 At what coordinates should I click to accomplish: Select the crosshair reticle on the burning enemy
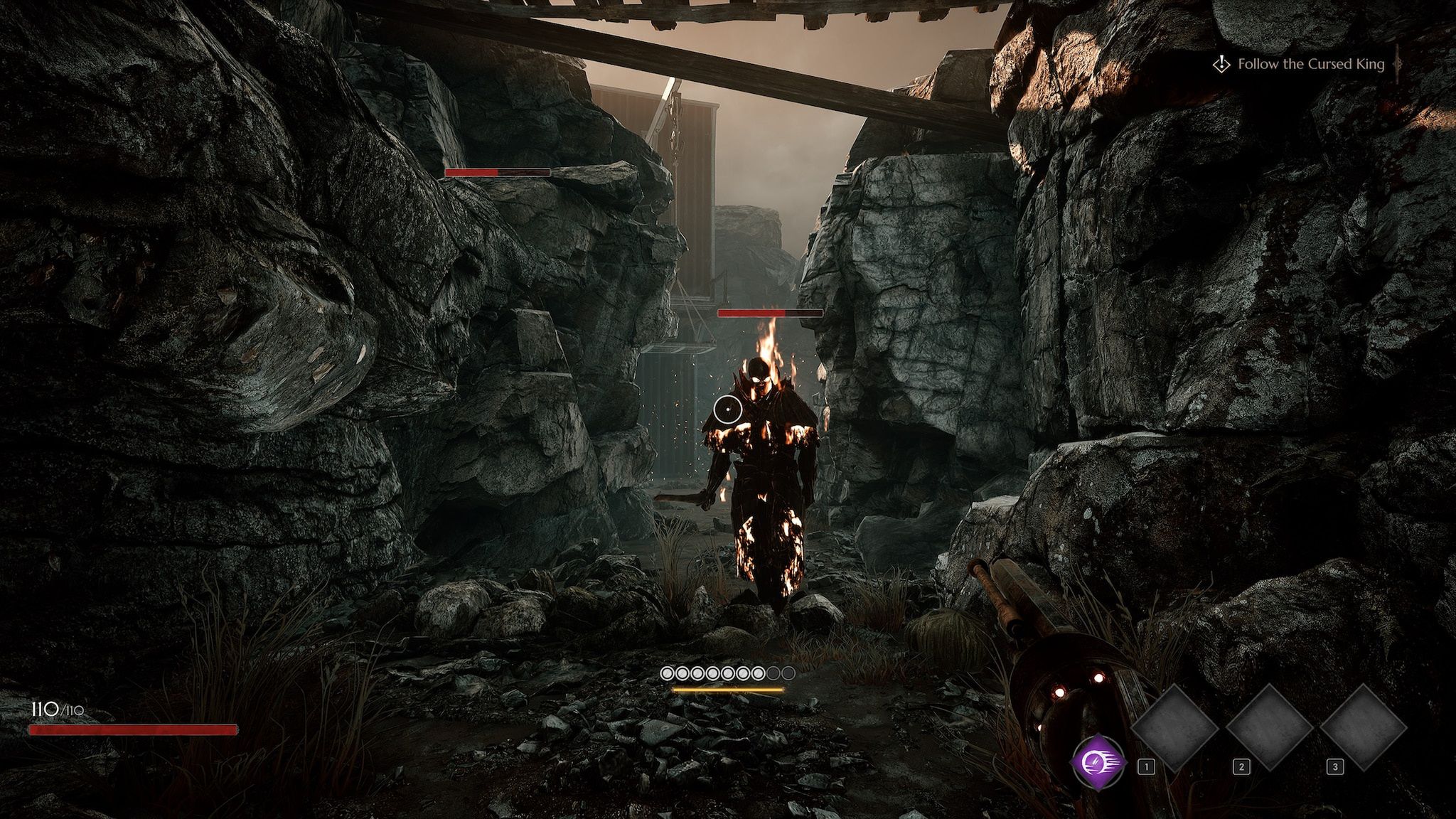[727, 411]
